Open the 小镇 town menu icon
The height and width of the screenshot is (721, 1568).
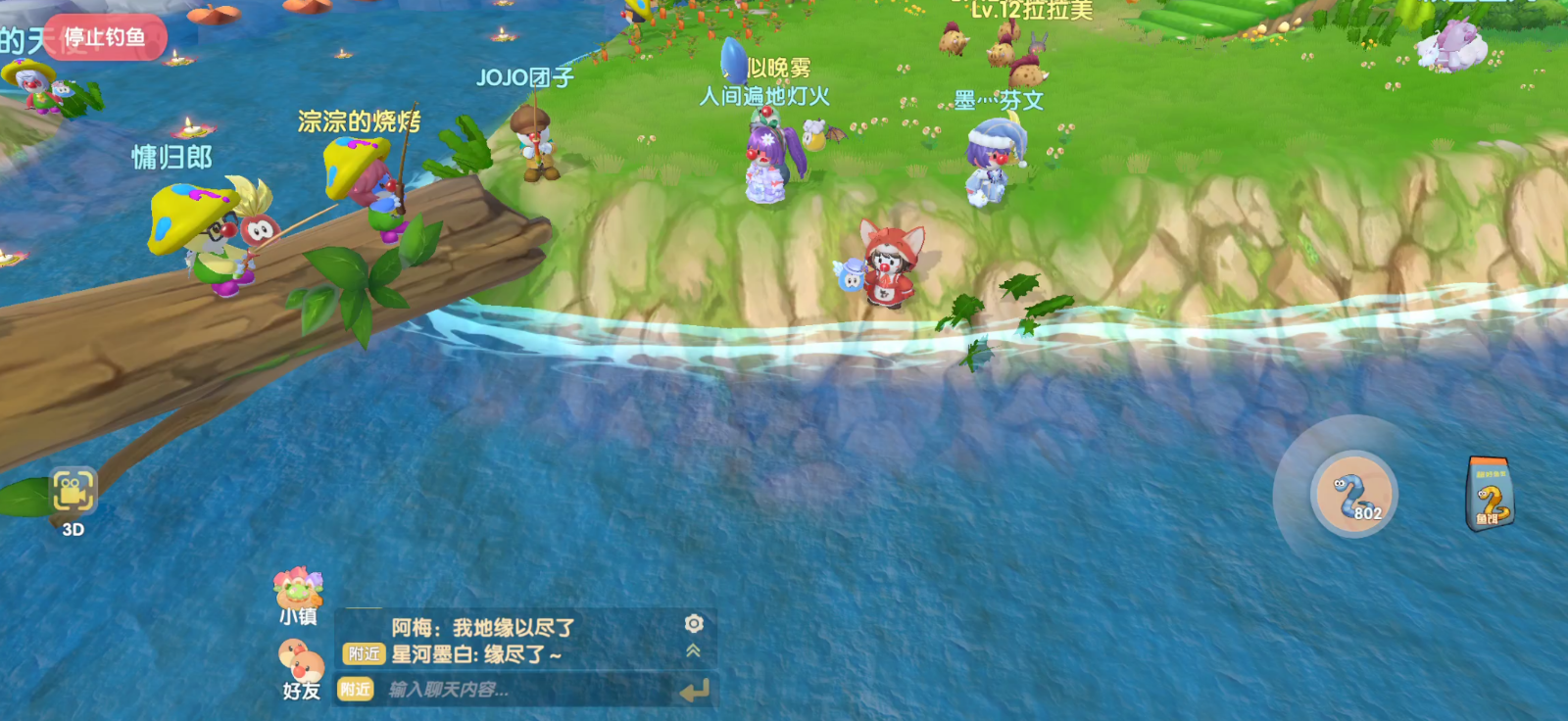tap(298, 591)
